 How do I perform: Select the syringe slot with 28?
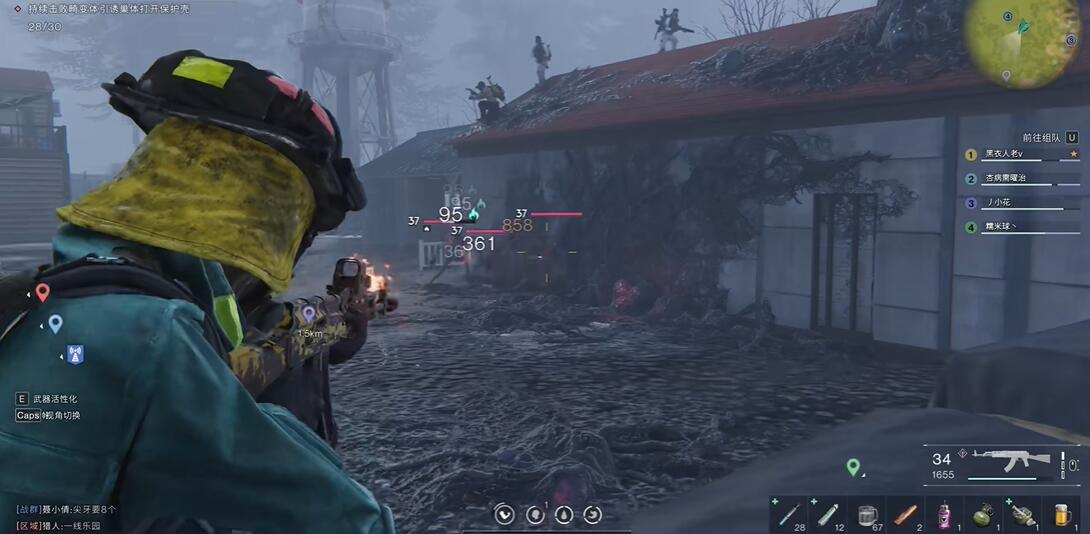[x=788, y=514]
